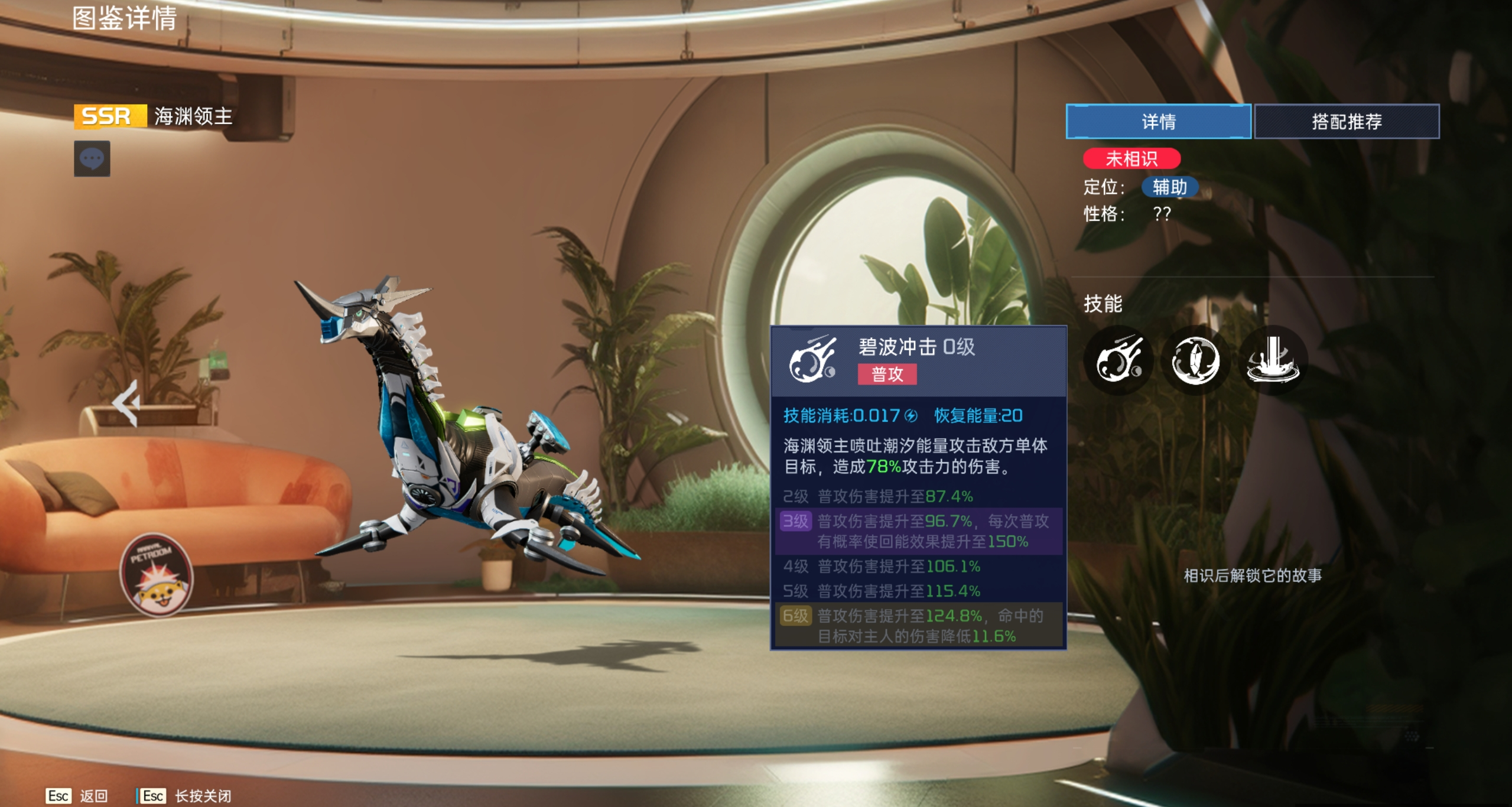Viewport: 1512px width, 807px height.
Task: Click the chat bubble icon below SSR badge
Action: (92, 158)
